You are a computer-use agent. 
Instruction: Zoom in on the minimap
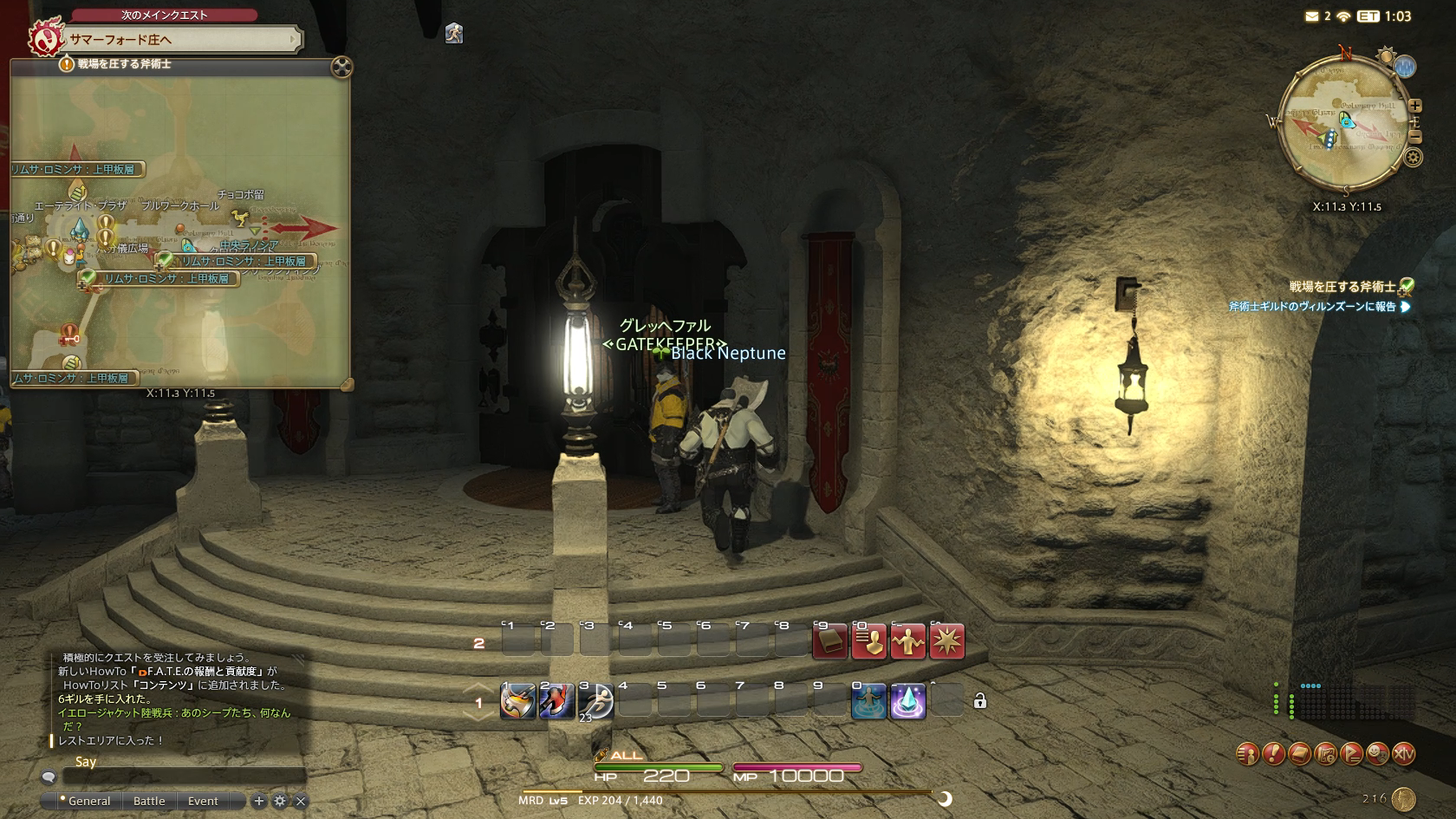click(1415, 106)
